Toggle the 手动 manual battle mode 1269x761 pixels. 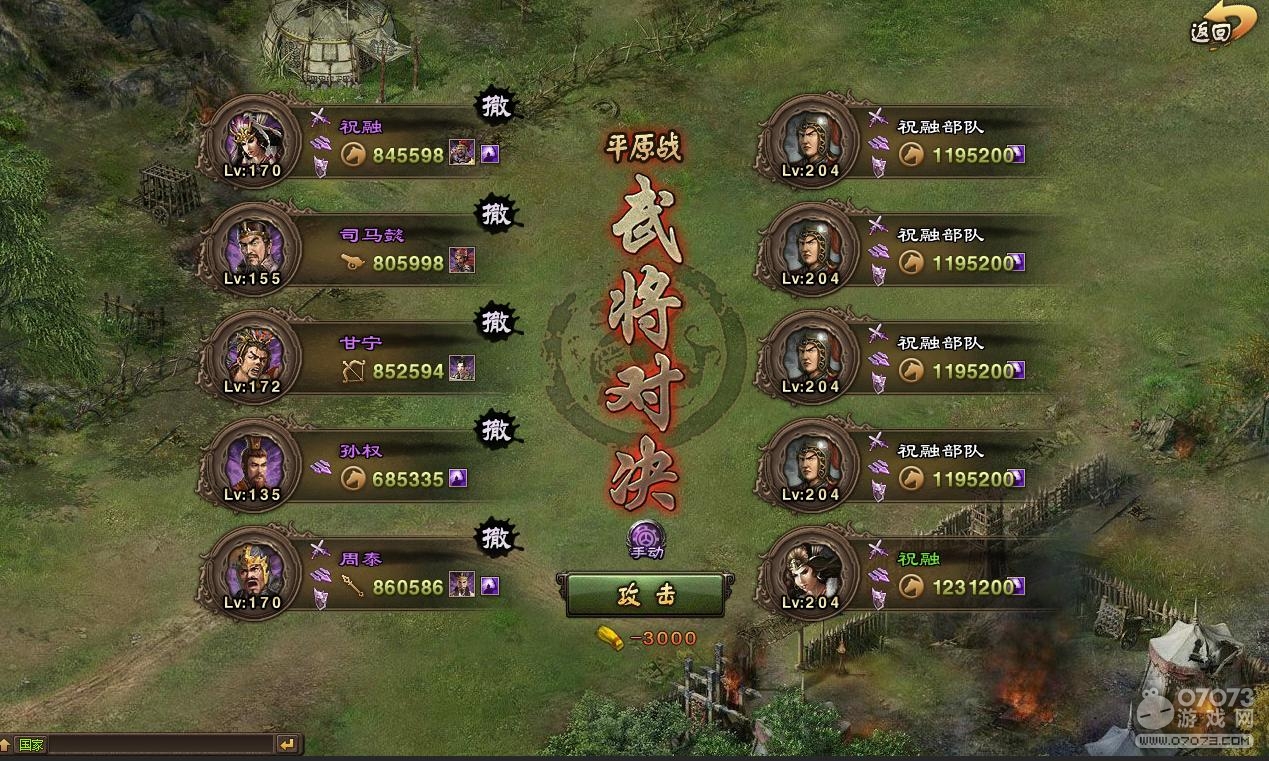point(646,540)
